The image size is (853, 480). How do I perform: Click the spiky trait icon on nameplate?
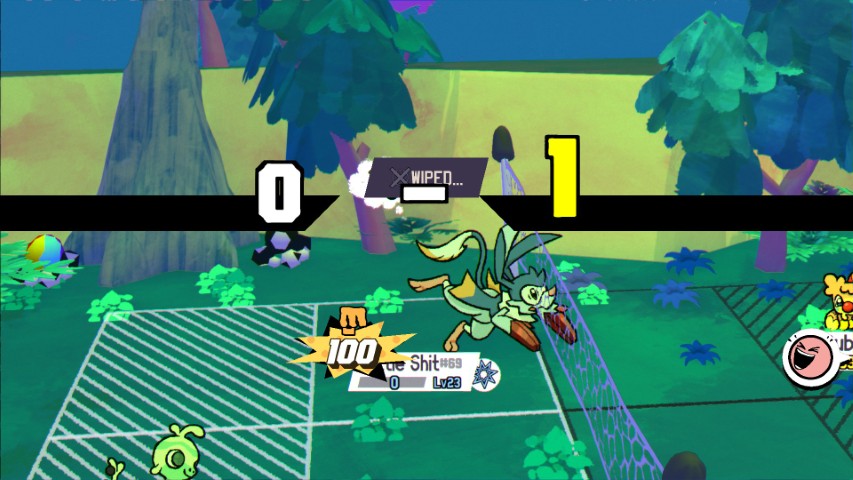[487, 373]
